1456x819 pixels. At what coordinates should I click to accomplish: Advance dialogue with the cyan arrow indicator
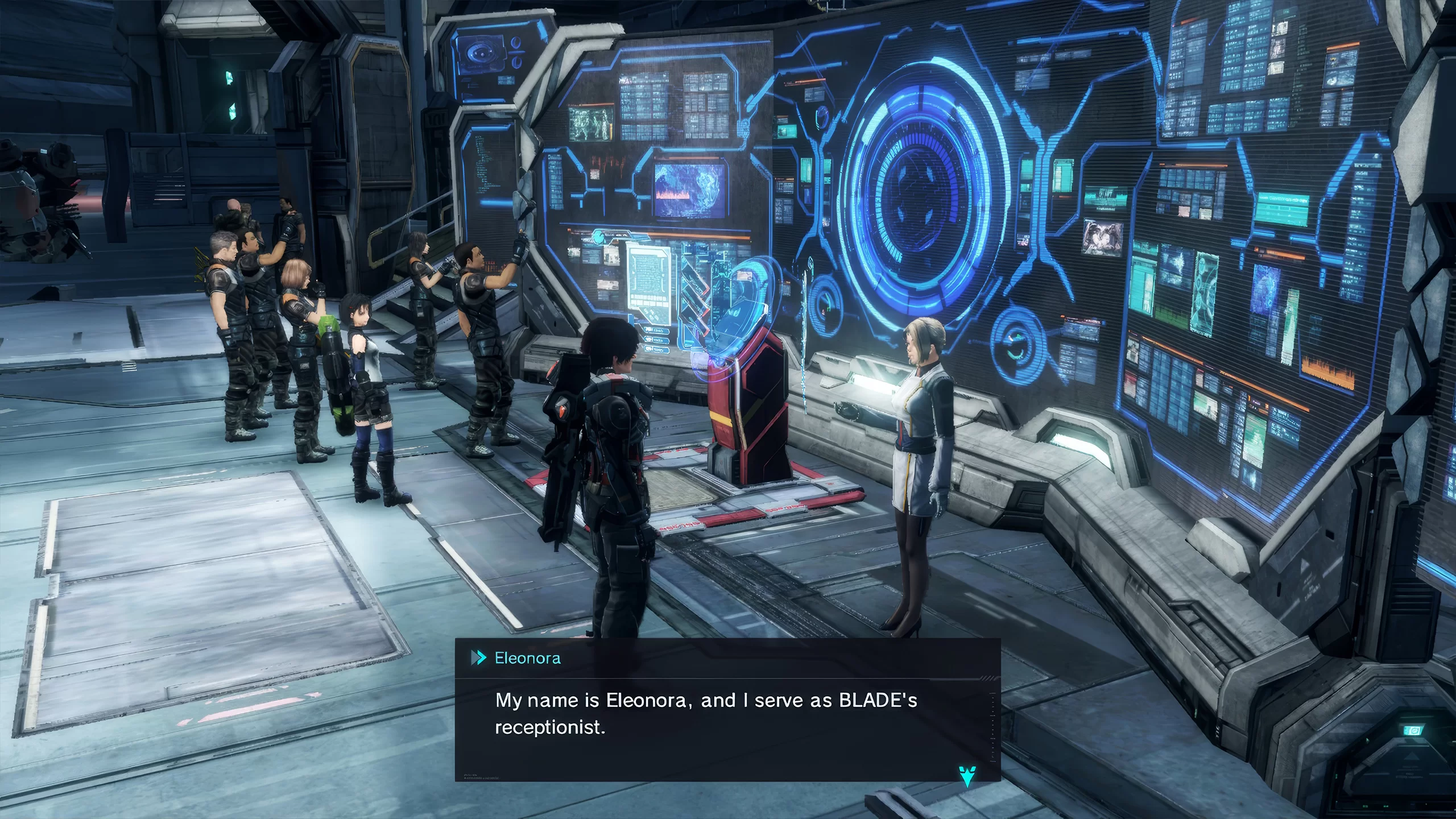click(x=967, y=776)
